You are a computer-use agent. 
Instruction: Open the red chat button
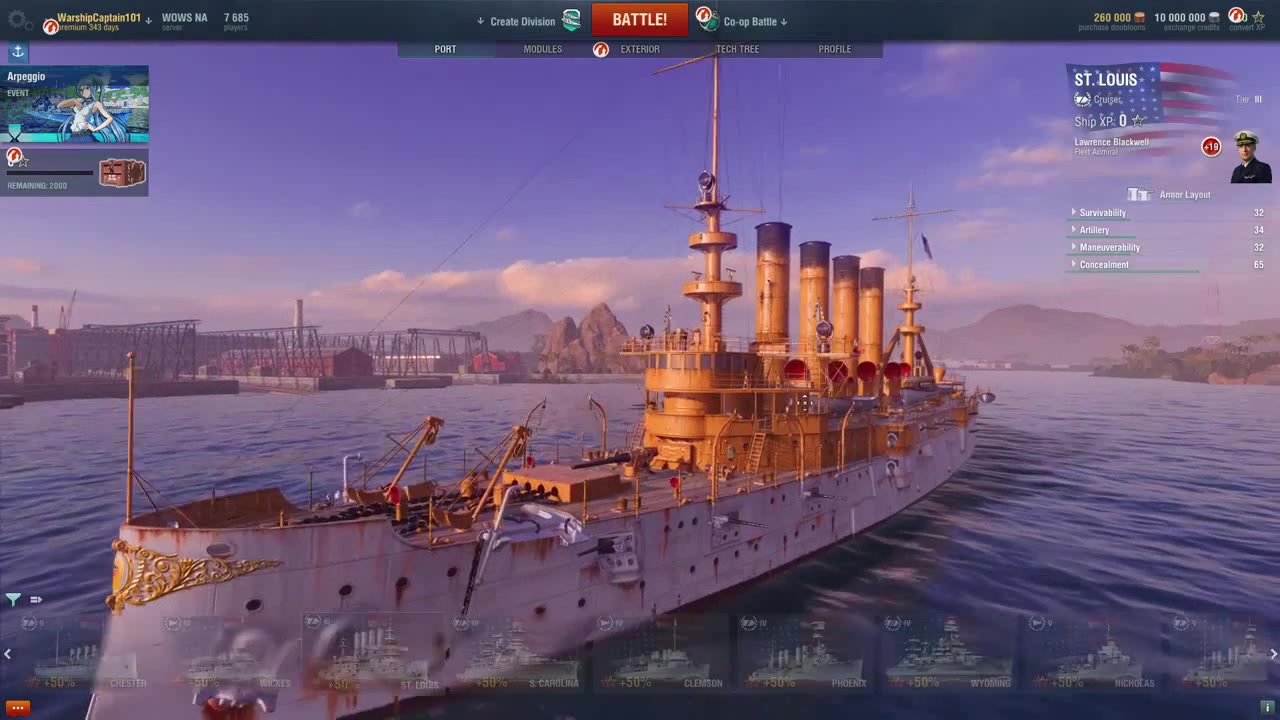point(17,707)
